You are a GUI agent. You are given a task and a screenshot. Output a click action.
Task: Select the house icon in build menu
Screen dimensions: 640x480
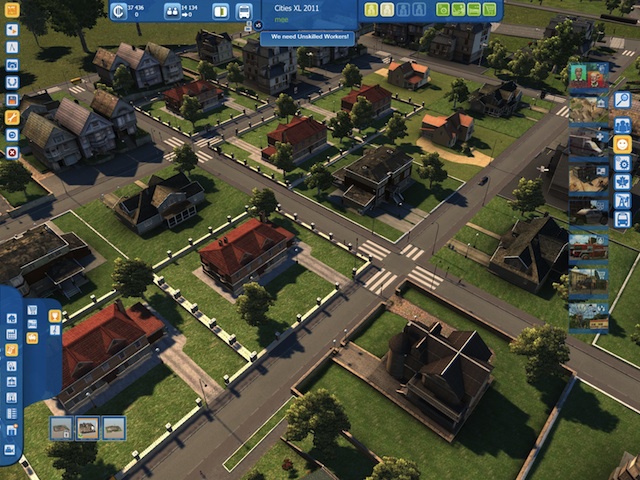(x=12, y=319)
